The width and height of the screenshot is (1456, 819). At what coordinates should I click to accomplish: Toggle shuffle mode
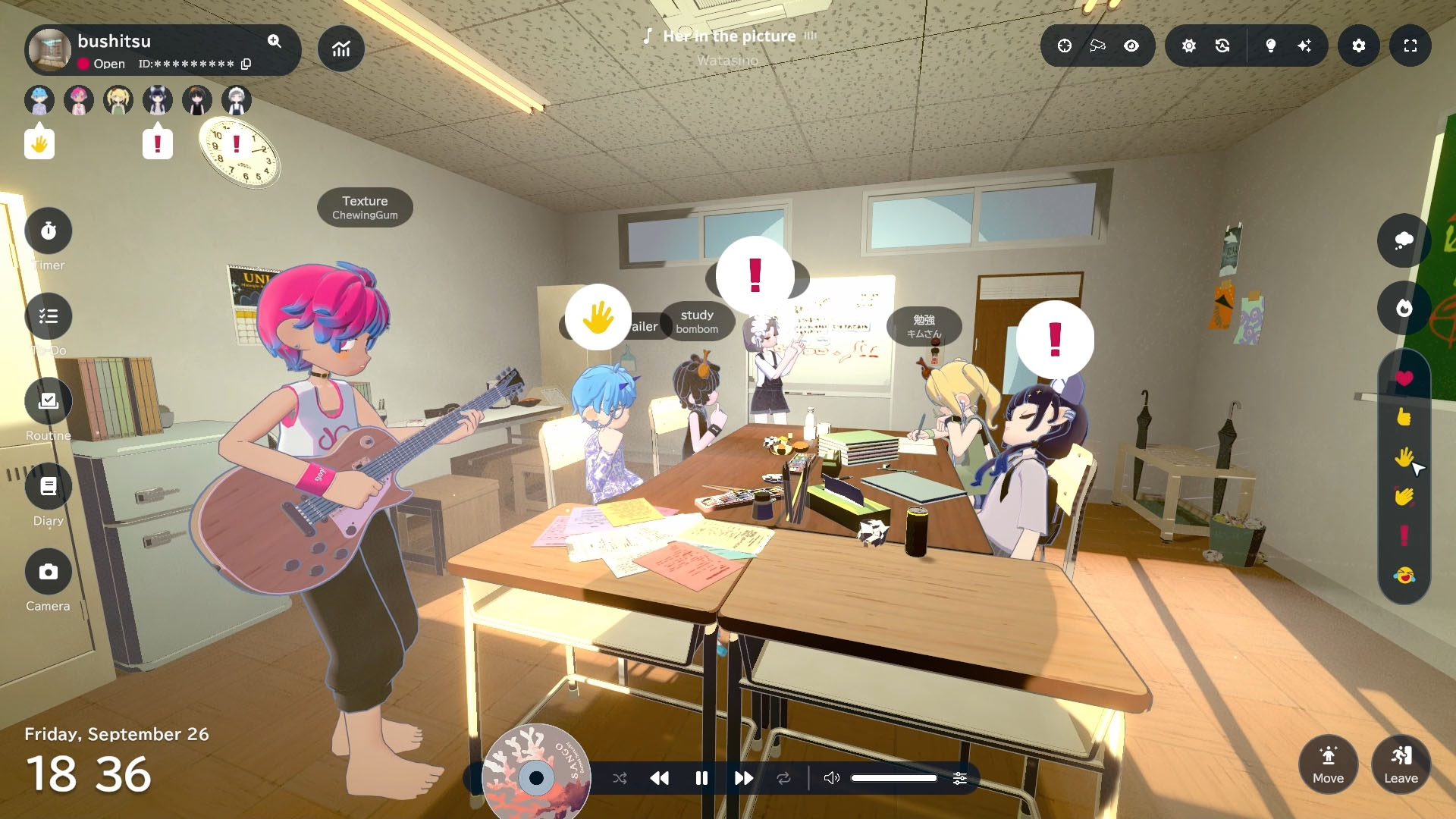tap(620, 778)
